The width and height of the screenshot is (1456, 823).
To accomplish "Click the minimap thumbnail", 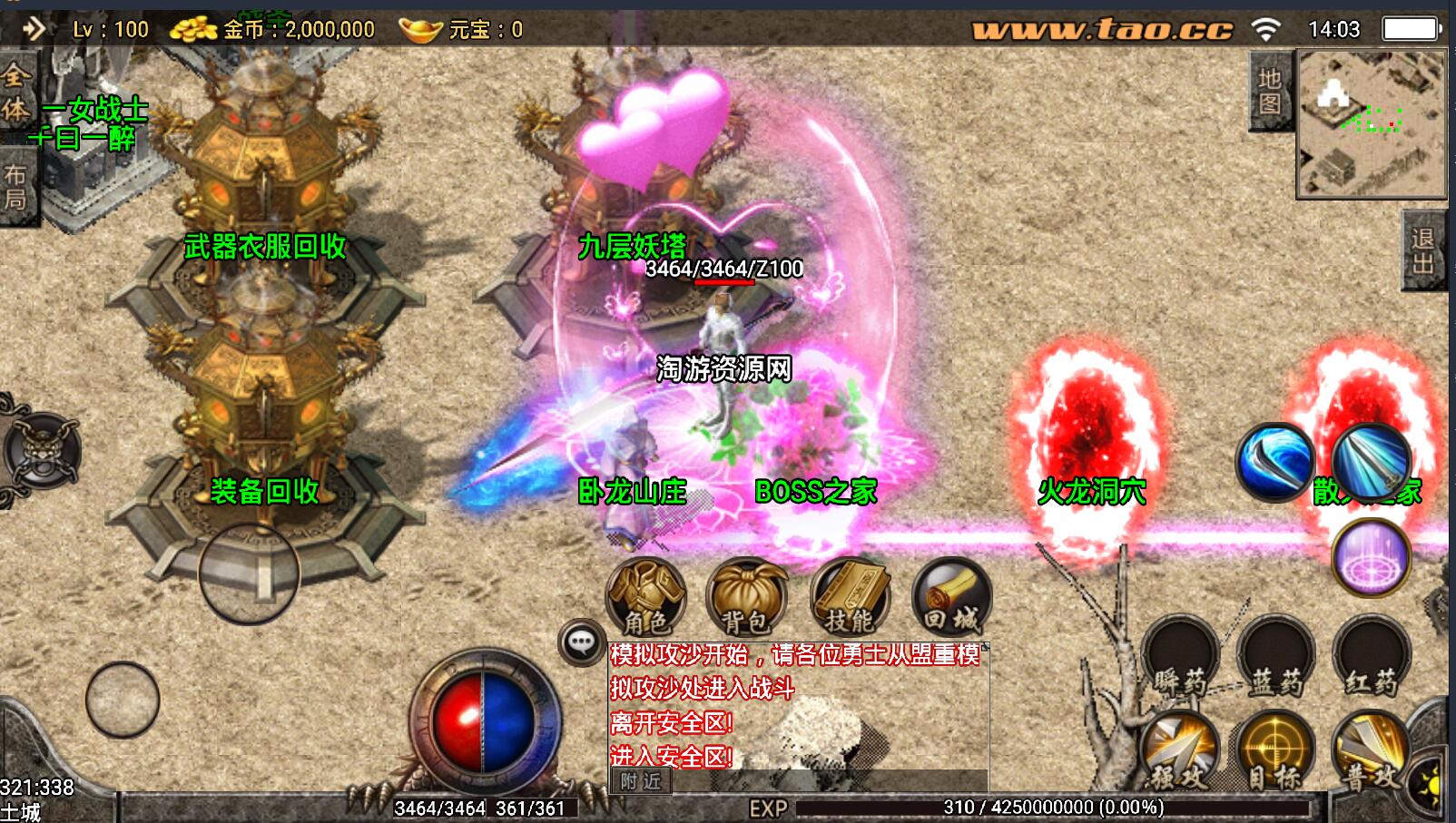I will 1370,124.
